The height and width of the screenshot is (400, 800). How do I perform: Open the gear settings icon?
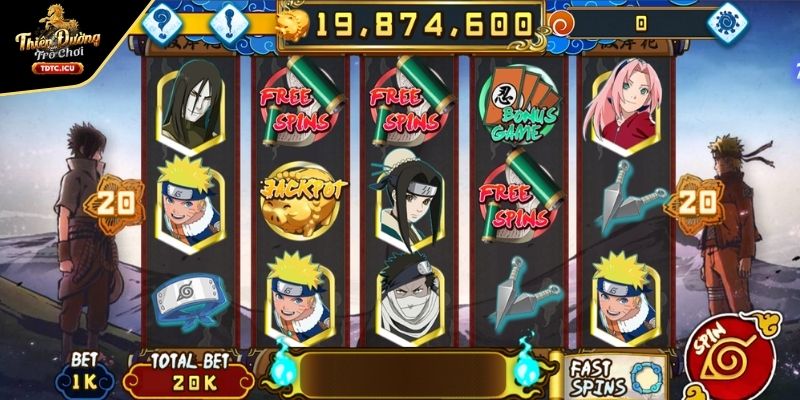[x=723, y=22]
